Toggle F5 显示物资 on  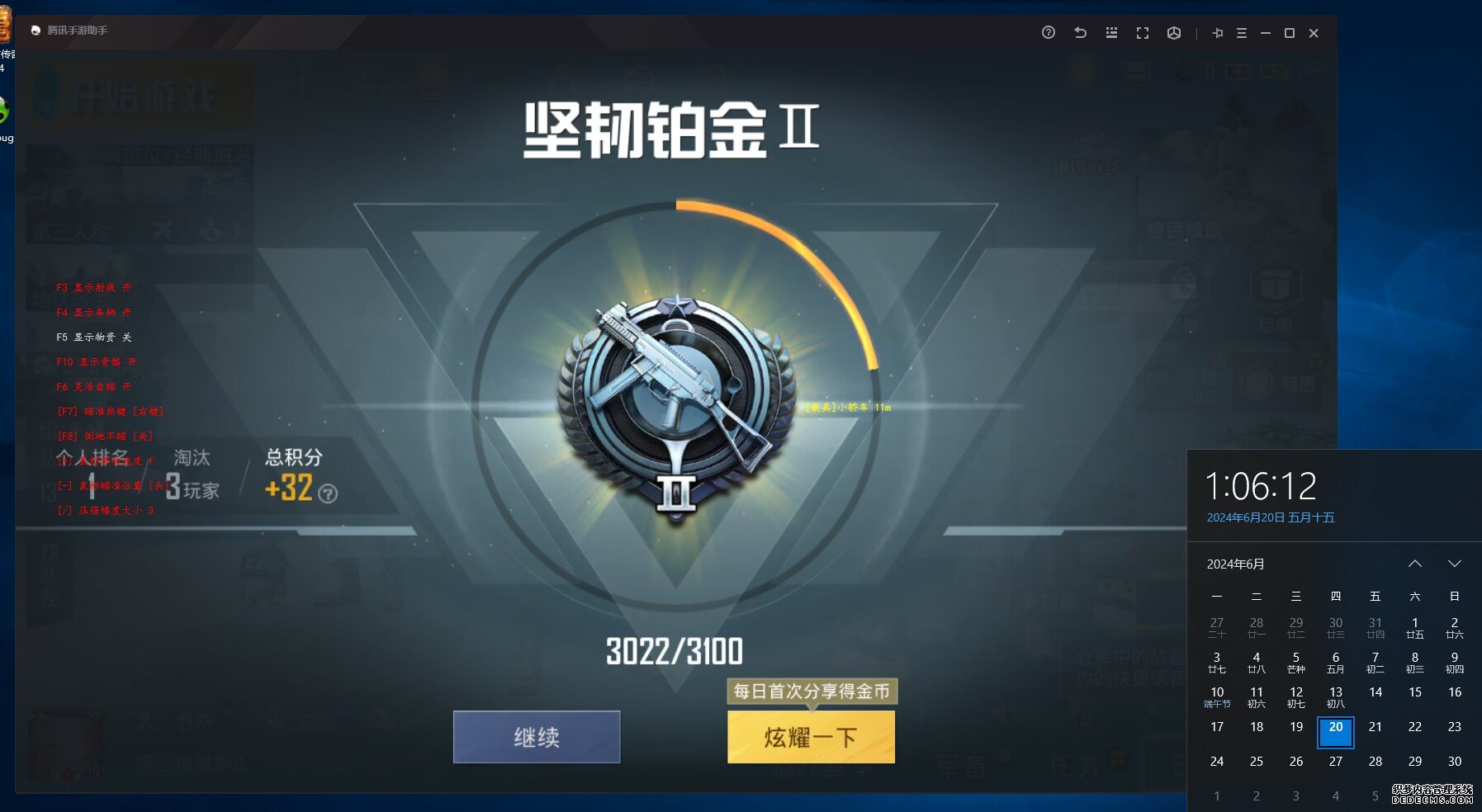point(93,337)
